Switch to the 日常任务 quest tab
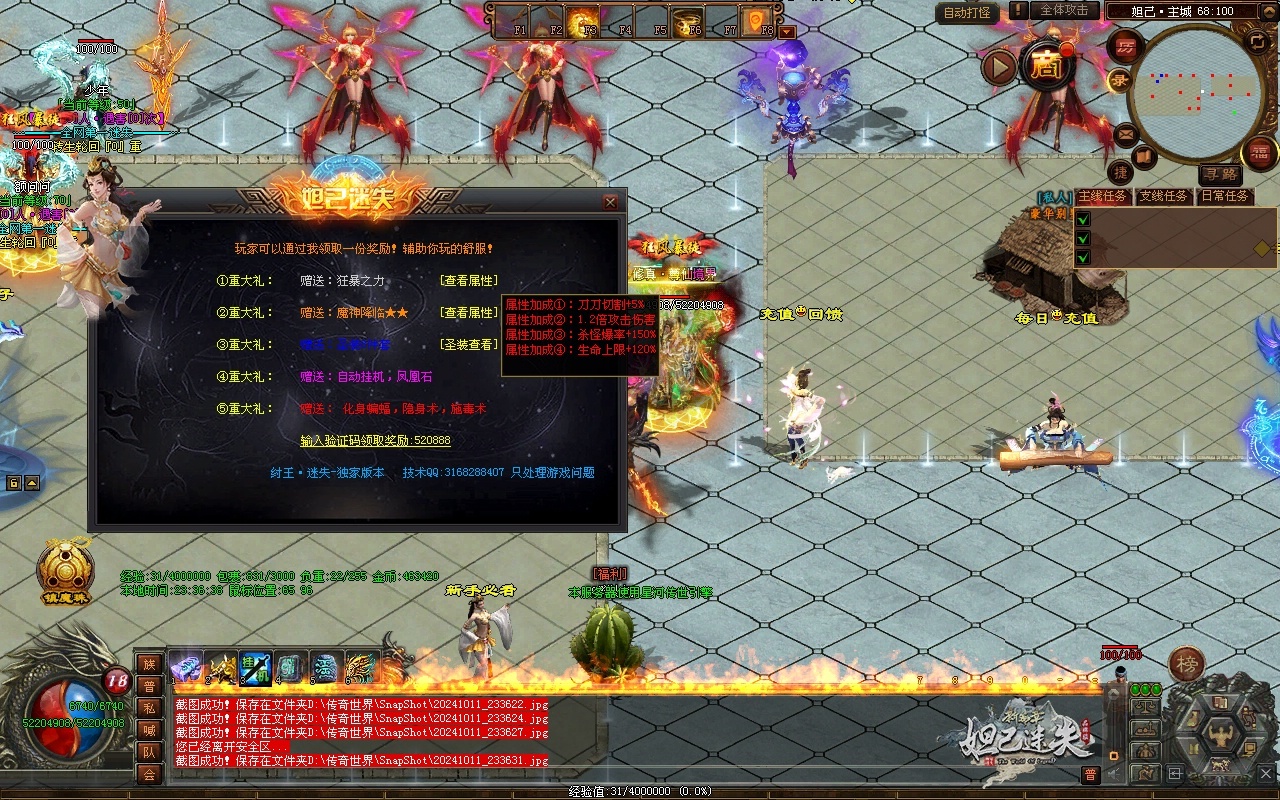The width and height of the screenshot is (1280, 800). (x=1225, y=196)
